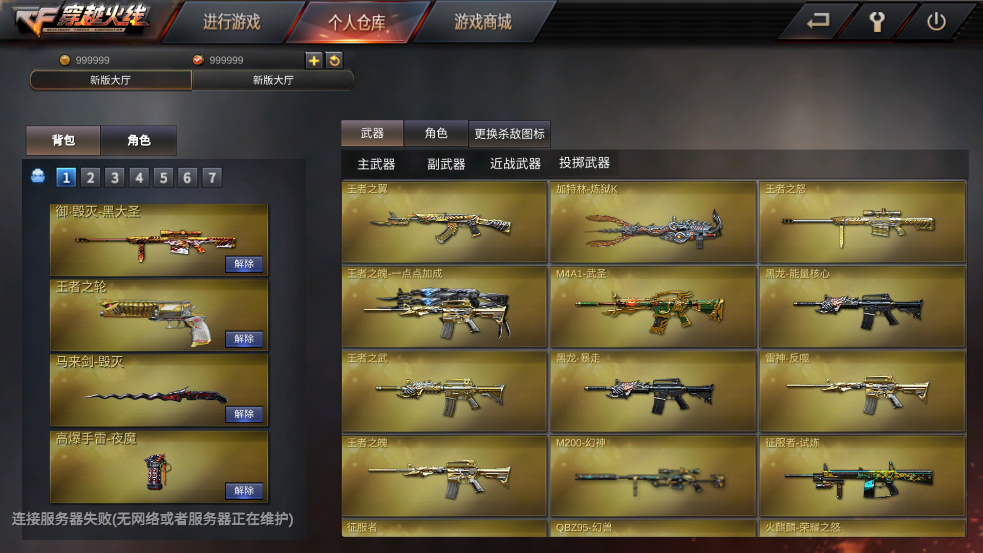This screenshot has height=553, width=983.
Task: Open the 更换杀敌图标 tab
Action: point(510,134)
